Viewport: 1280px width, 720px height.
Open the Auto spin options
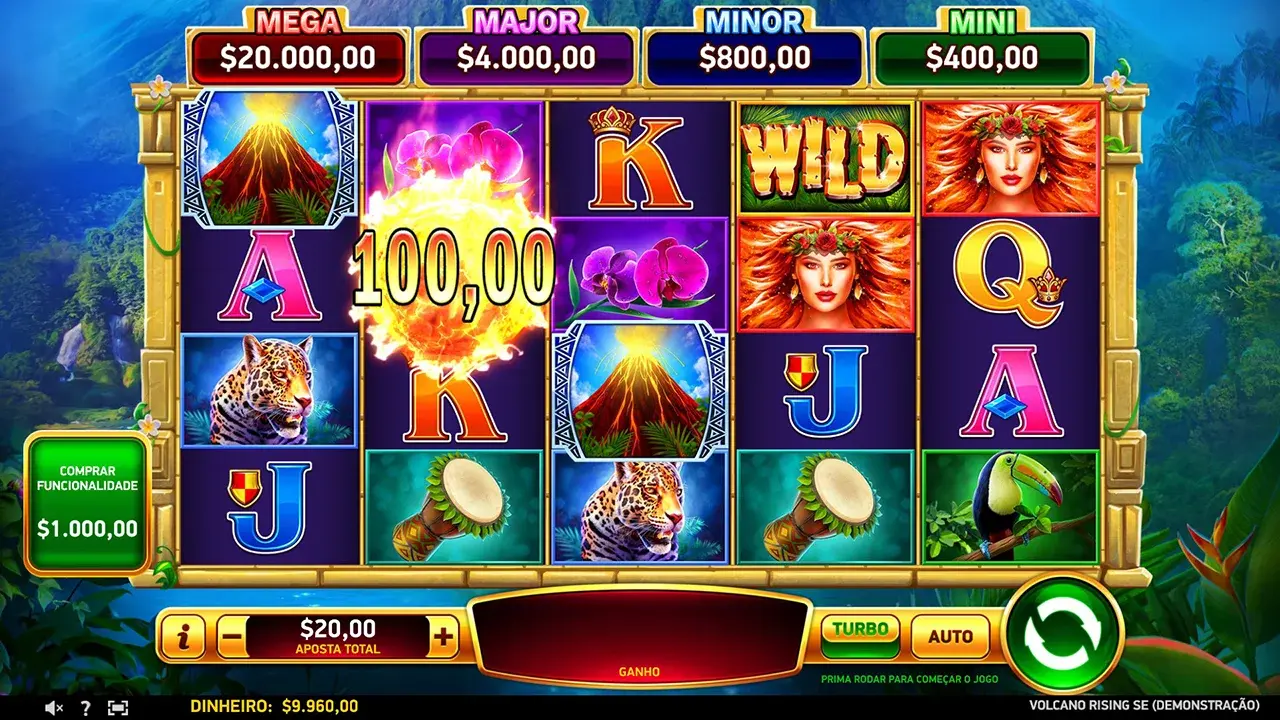click(950, 636)
